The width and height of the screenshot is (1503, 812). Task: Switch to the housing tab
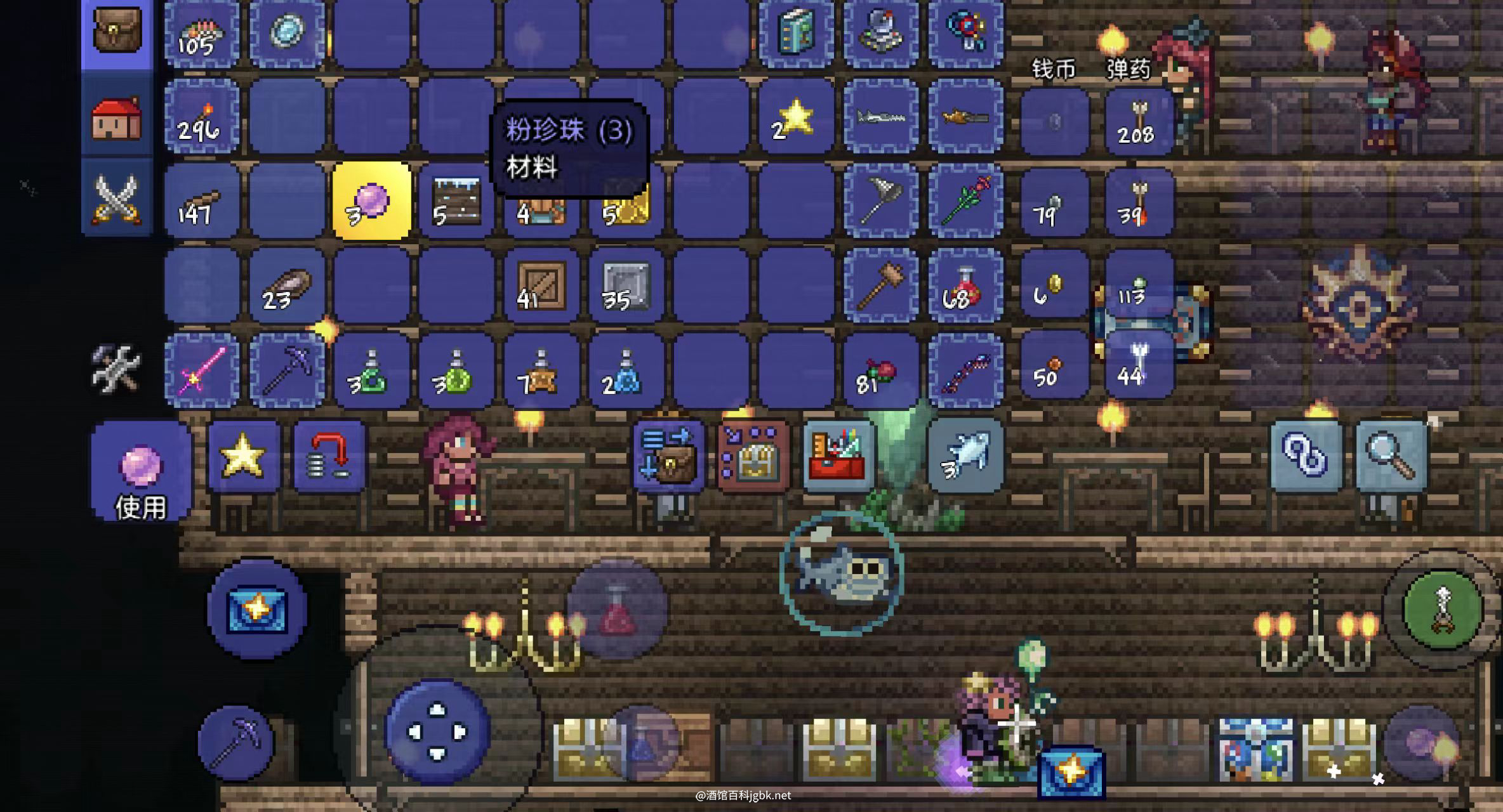pos(117,118)
